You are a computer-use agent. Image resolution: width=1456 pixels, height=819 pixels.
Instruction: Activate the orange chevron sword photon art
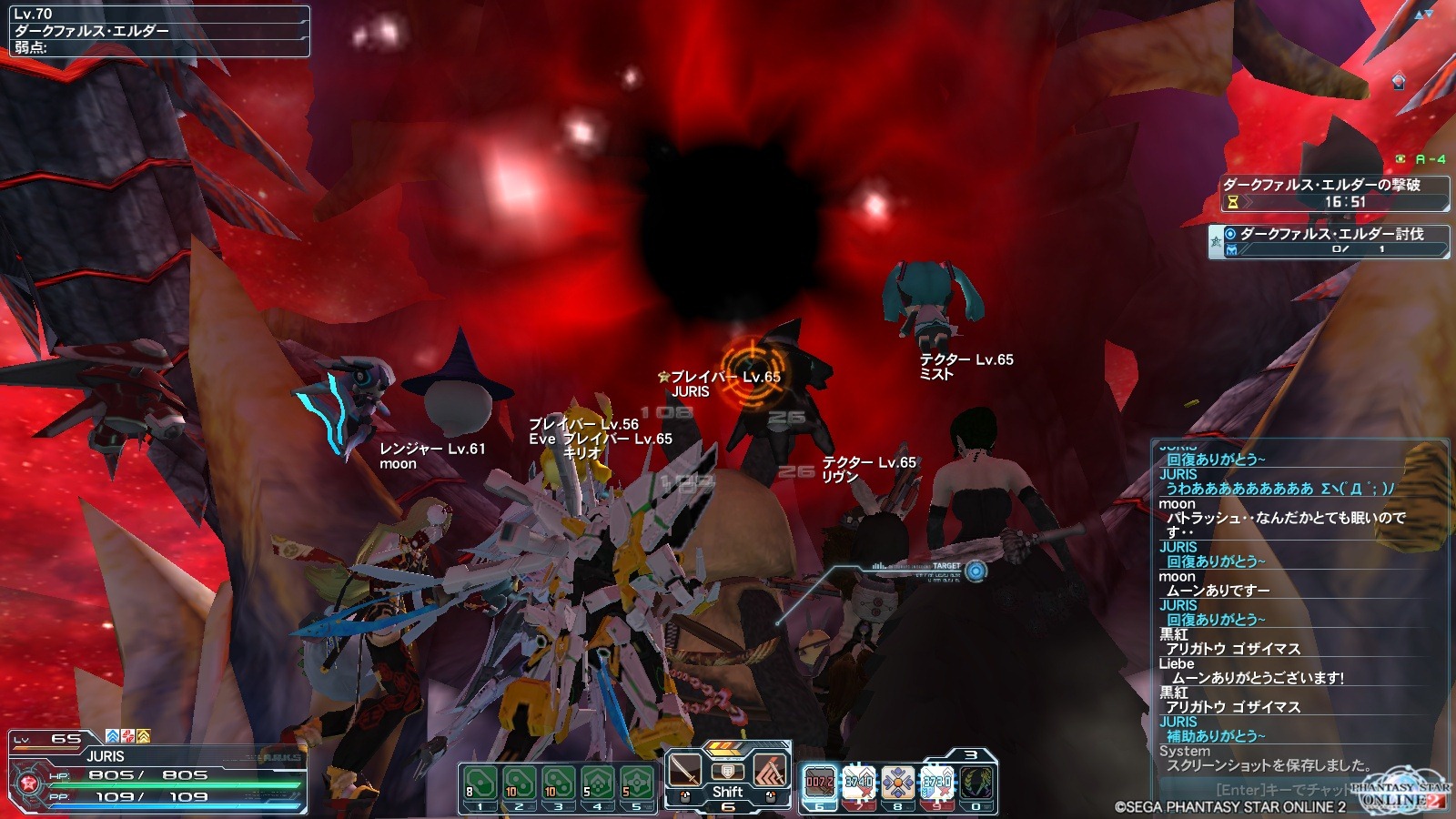point(770,771)
